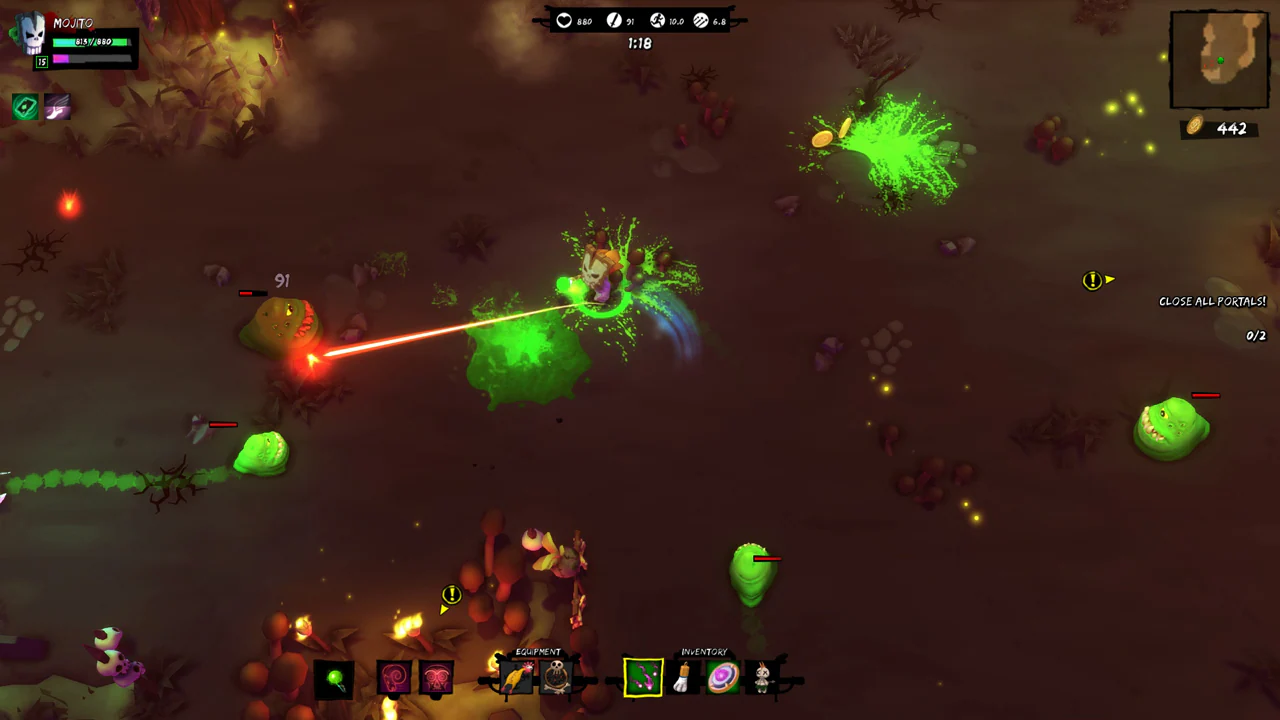Select the purple amulet disc in inventory

point(723,677)
